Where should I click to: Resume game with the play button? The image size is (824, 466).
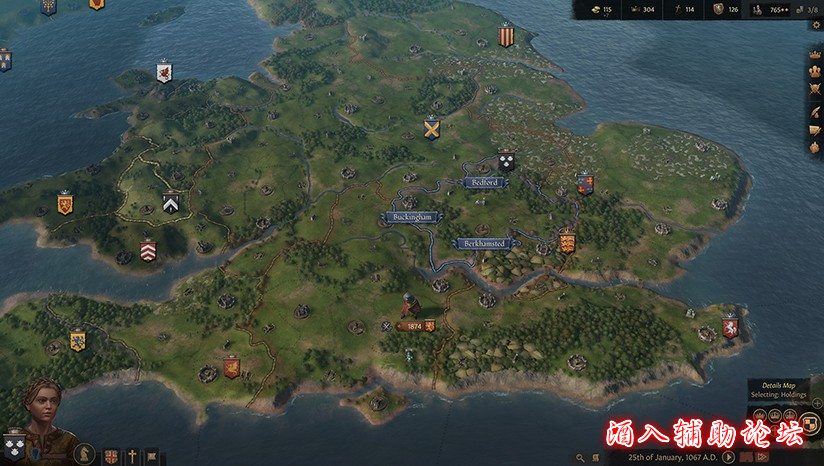pos(728,457)
